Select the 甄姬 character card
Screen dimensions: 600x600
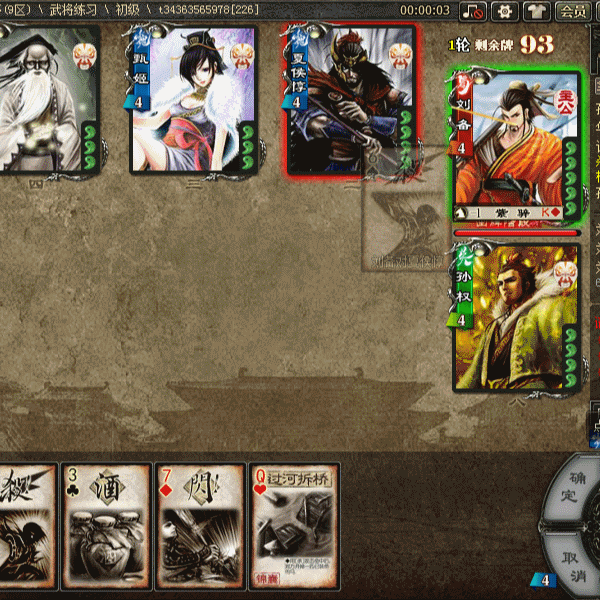click(194, 100)
